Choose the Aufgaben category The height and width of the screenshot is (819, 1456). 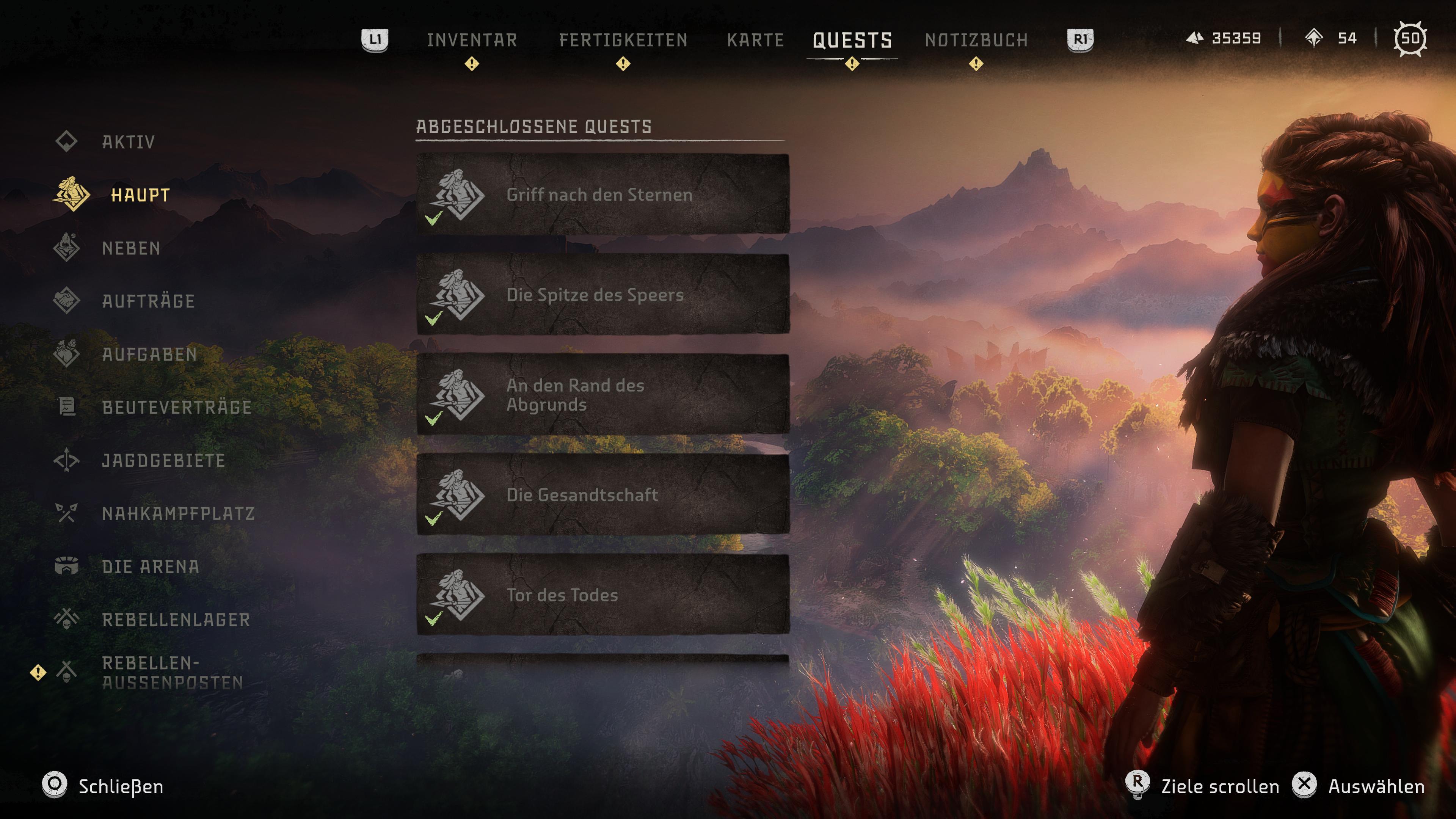coord(149,355)
